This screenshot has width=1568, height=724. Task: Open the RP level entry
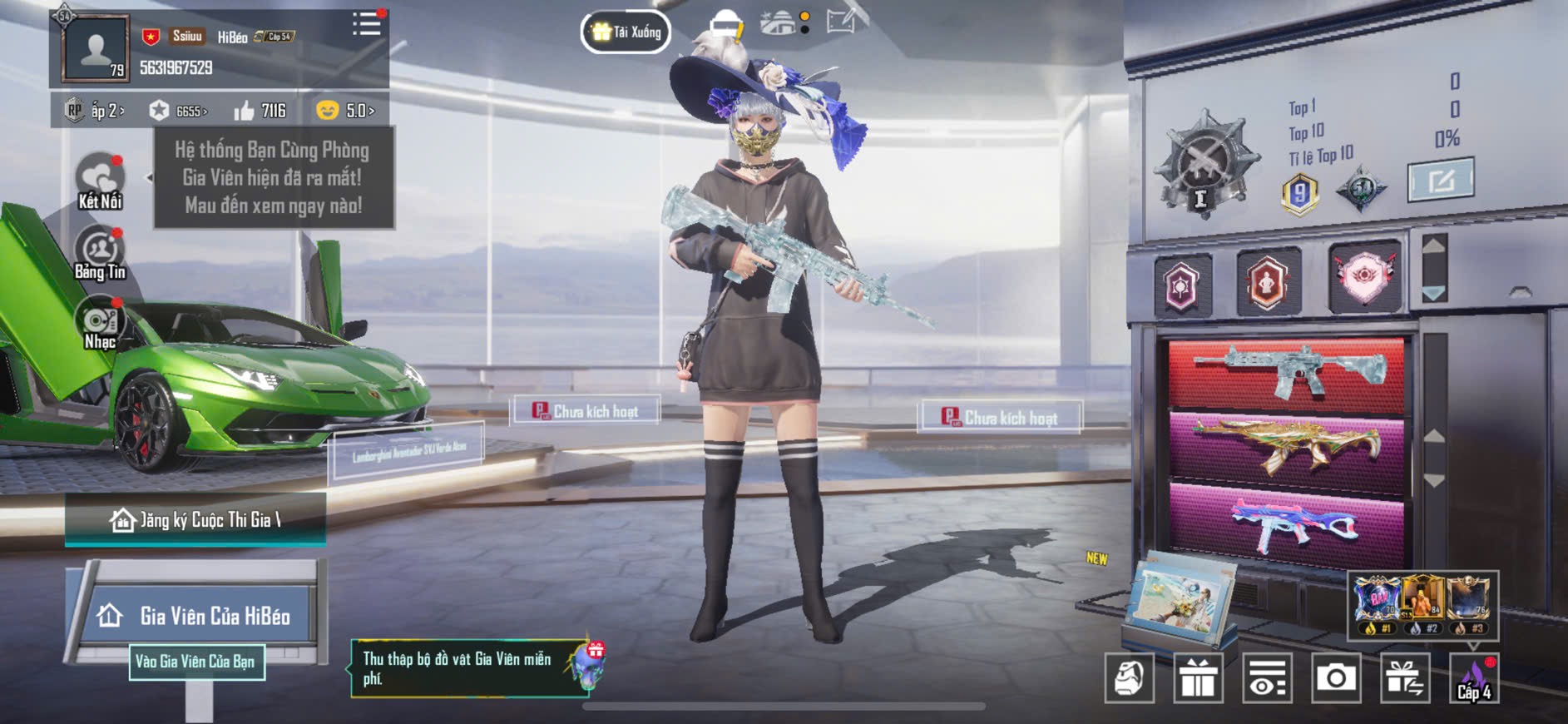coord(96,111)
